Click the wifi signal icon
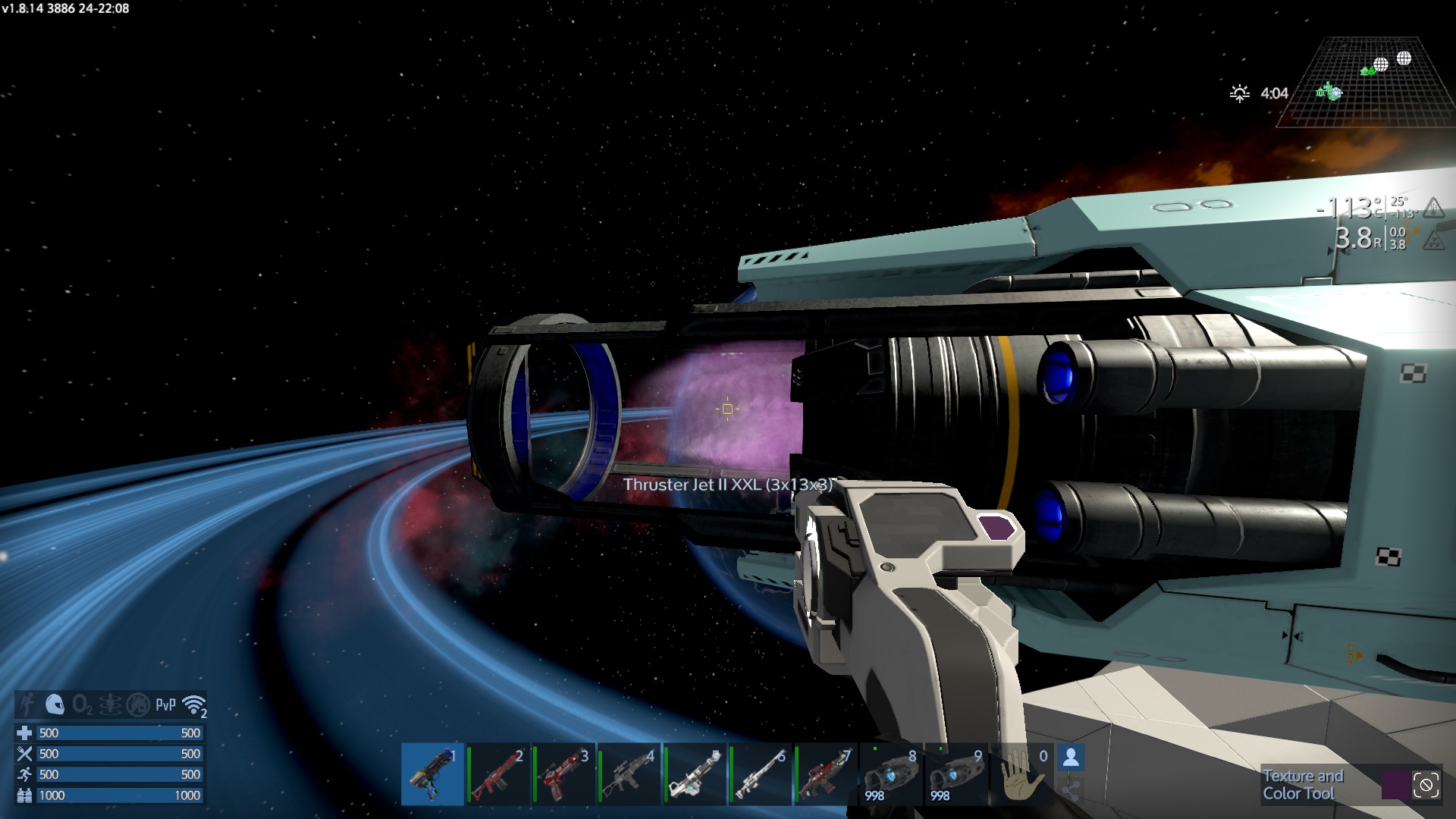The image size is (1456, 819). click(195, 705)
